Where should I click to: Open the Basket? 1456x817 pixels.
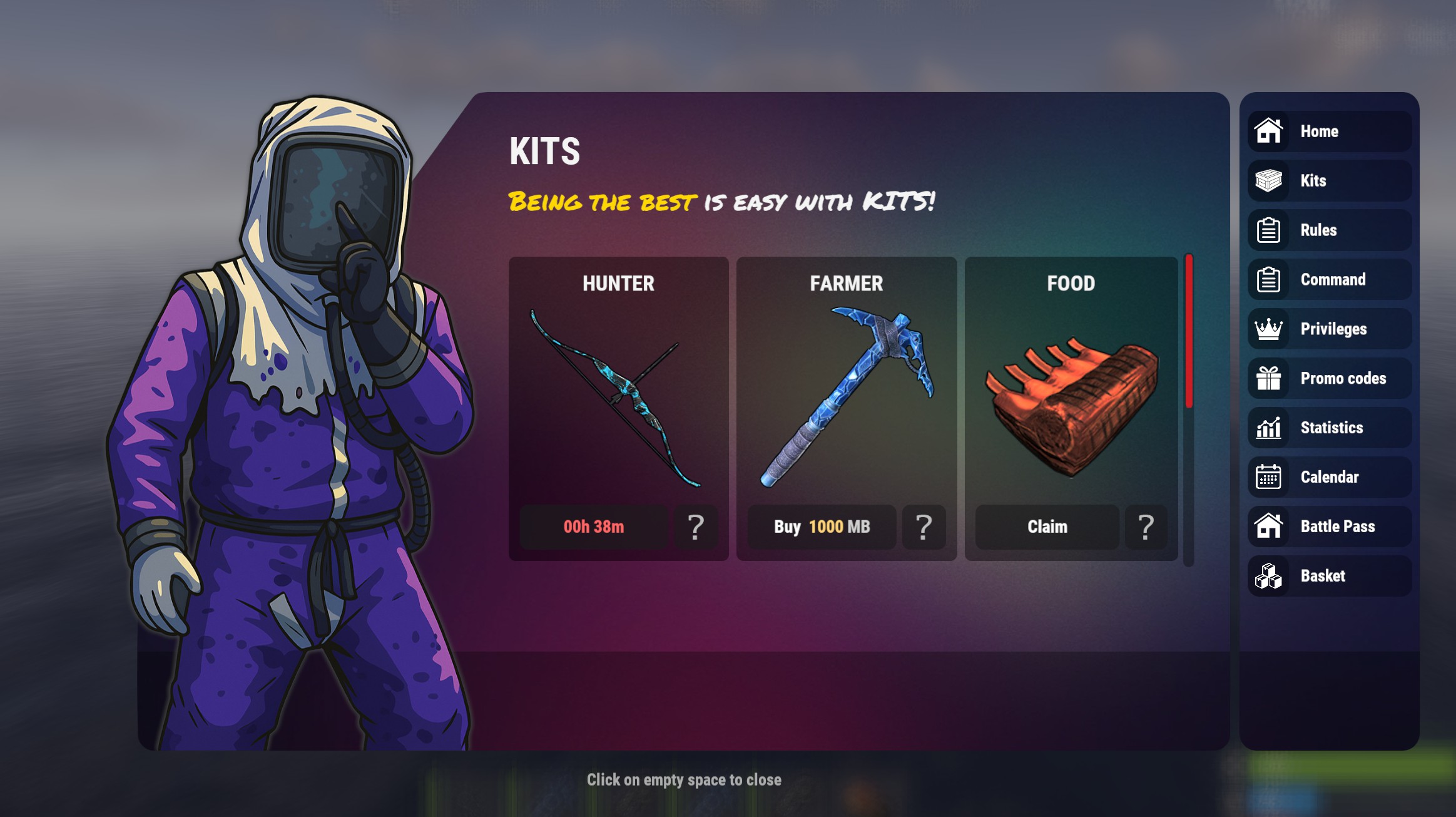(1329, 576)
